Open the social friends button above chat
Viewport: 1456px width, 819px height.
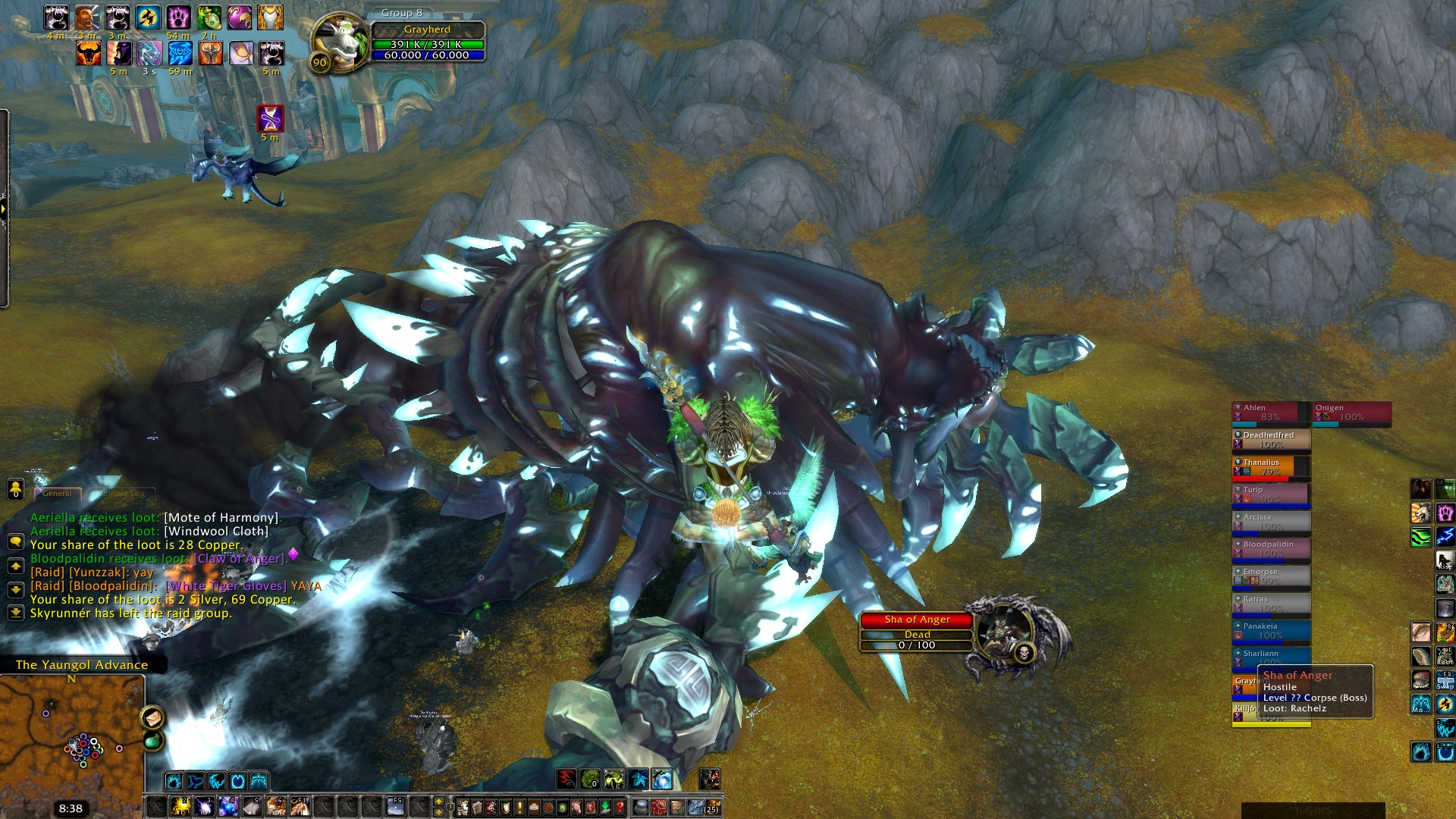tap(15, 490)
